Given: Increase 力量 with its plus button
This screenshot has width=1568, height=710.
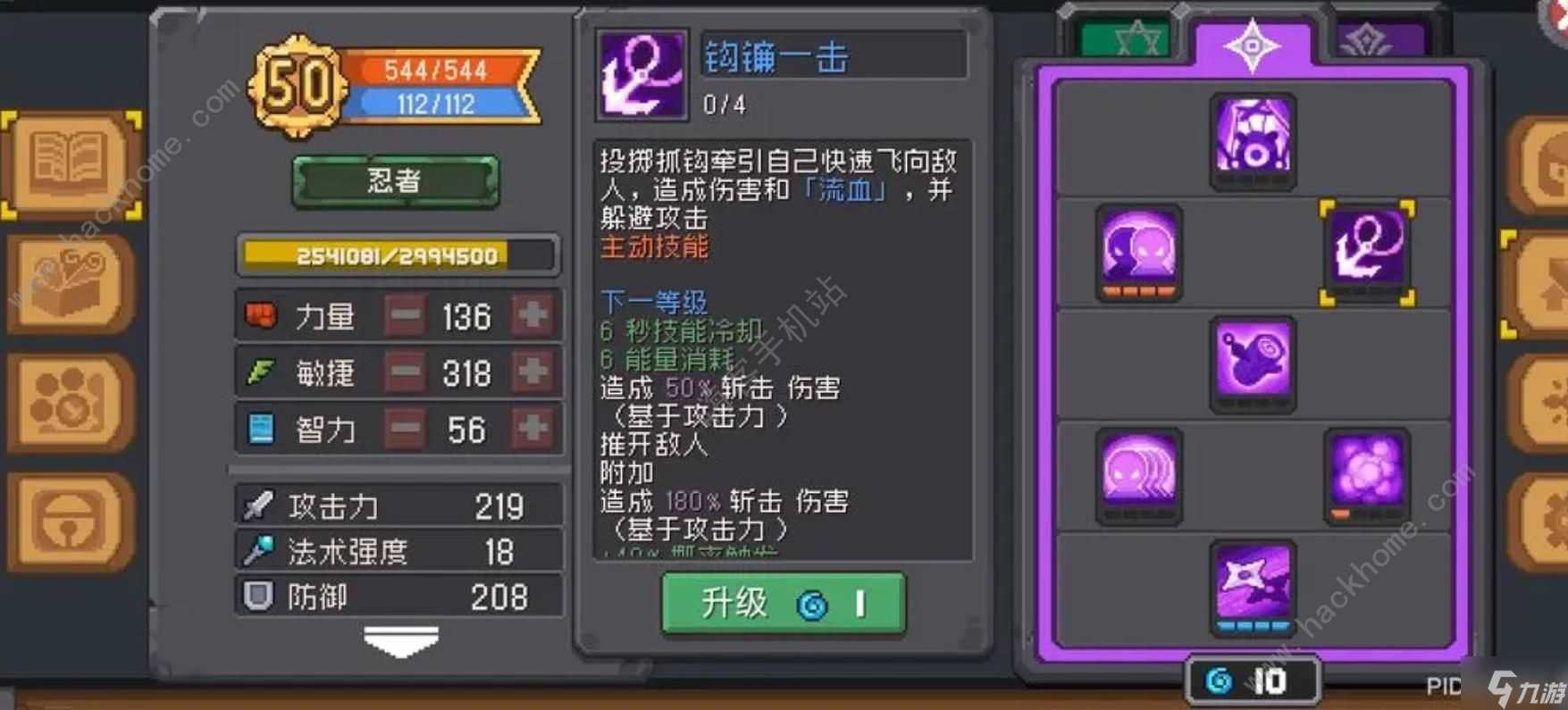Looking at the screenshot, I should coord(532,316).
